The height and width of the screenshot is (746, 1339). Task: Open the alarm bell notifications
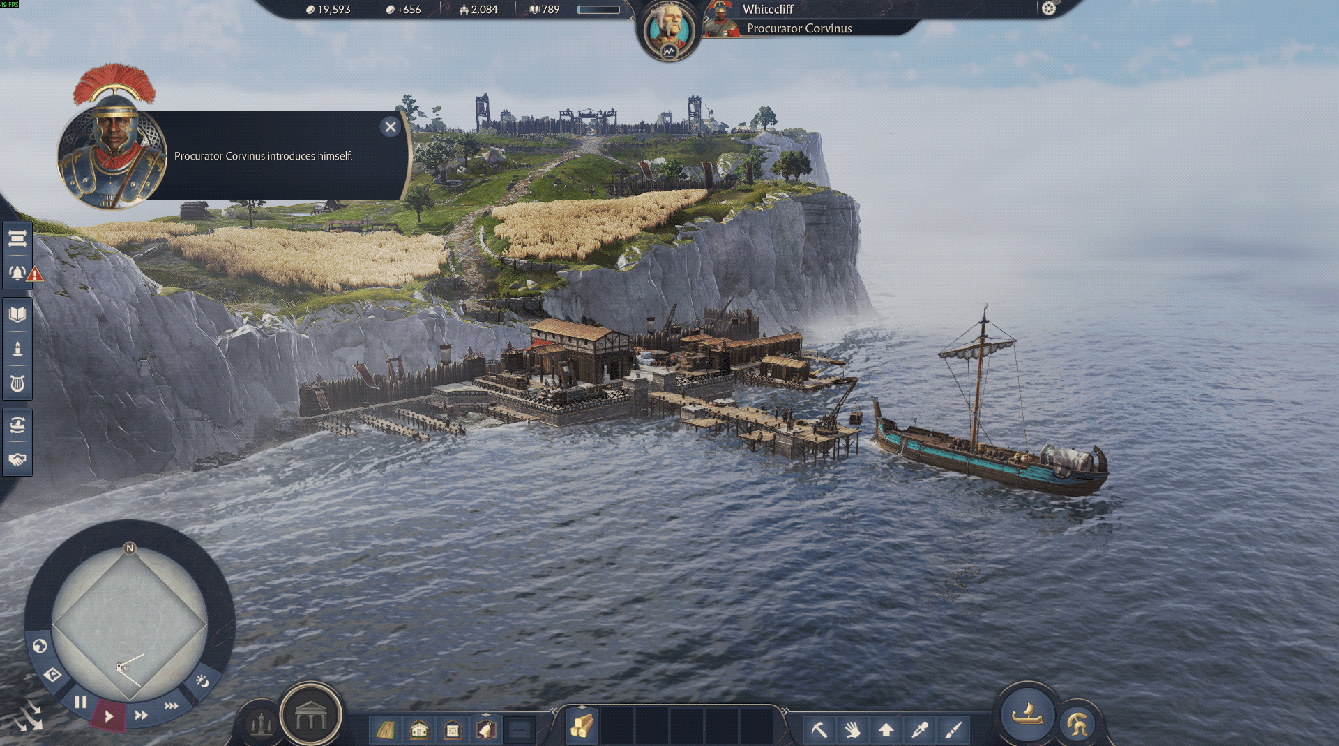(x=18, y=272)
